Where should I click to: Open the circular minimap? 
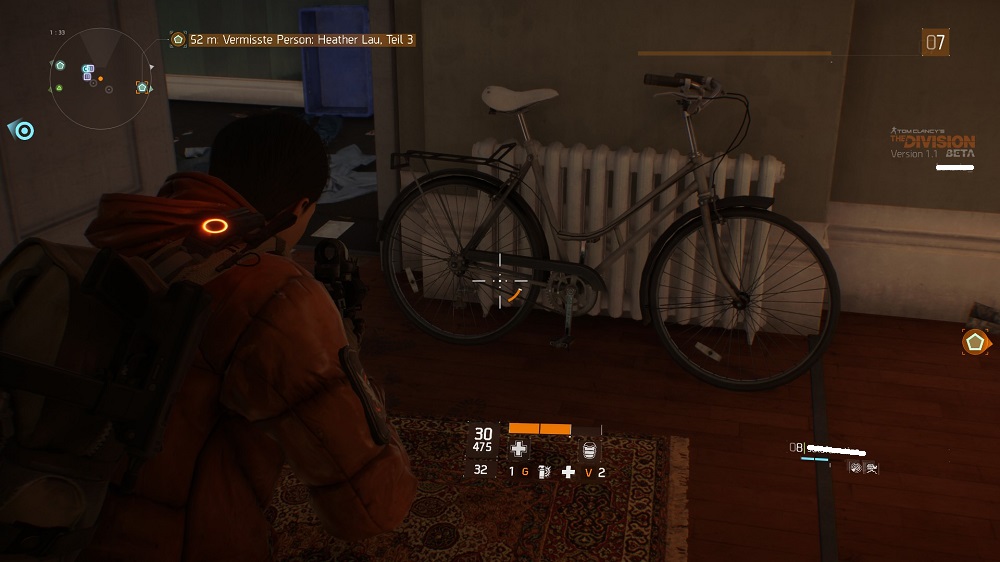point(99,79)
